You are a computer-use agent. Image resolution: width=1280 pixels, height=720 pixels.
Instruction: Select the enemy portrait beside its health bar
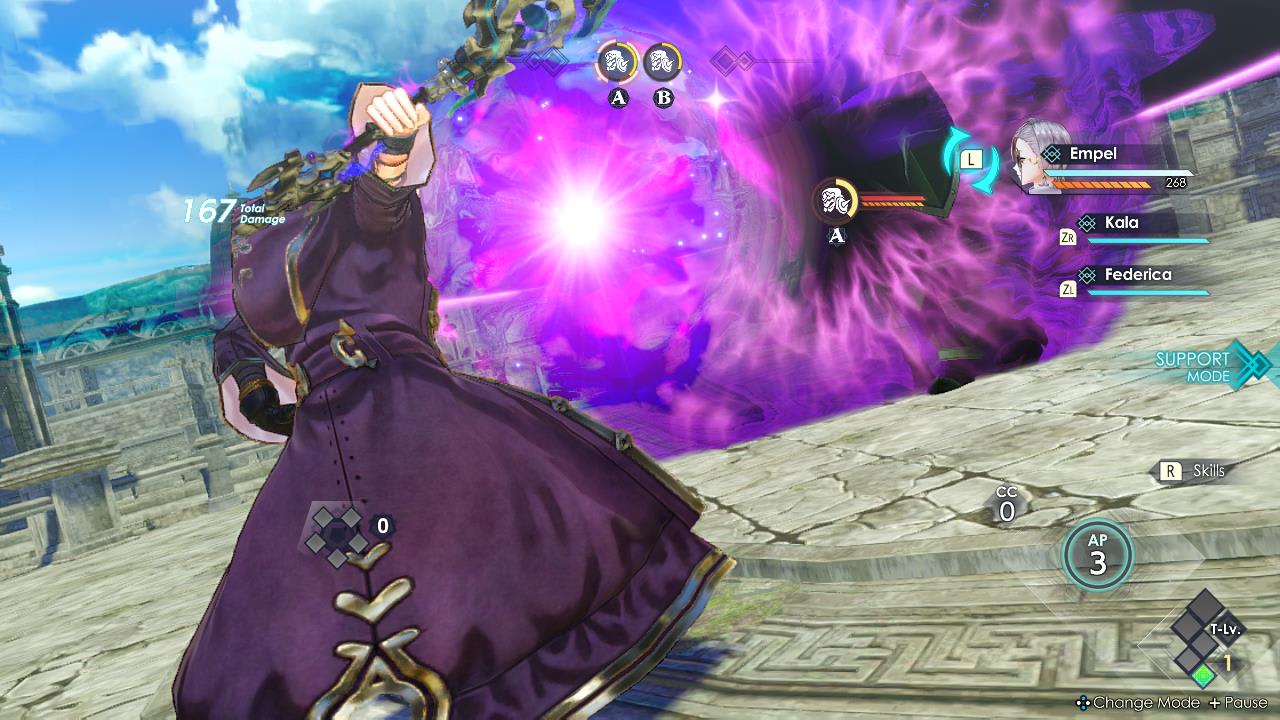pyautogui.click(x=834, y=199)
